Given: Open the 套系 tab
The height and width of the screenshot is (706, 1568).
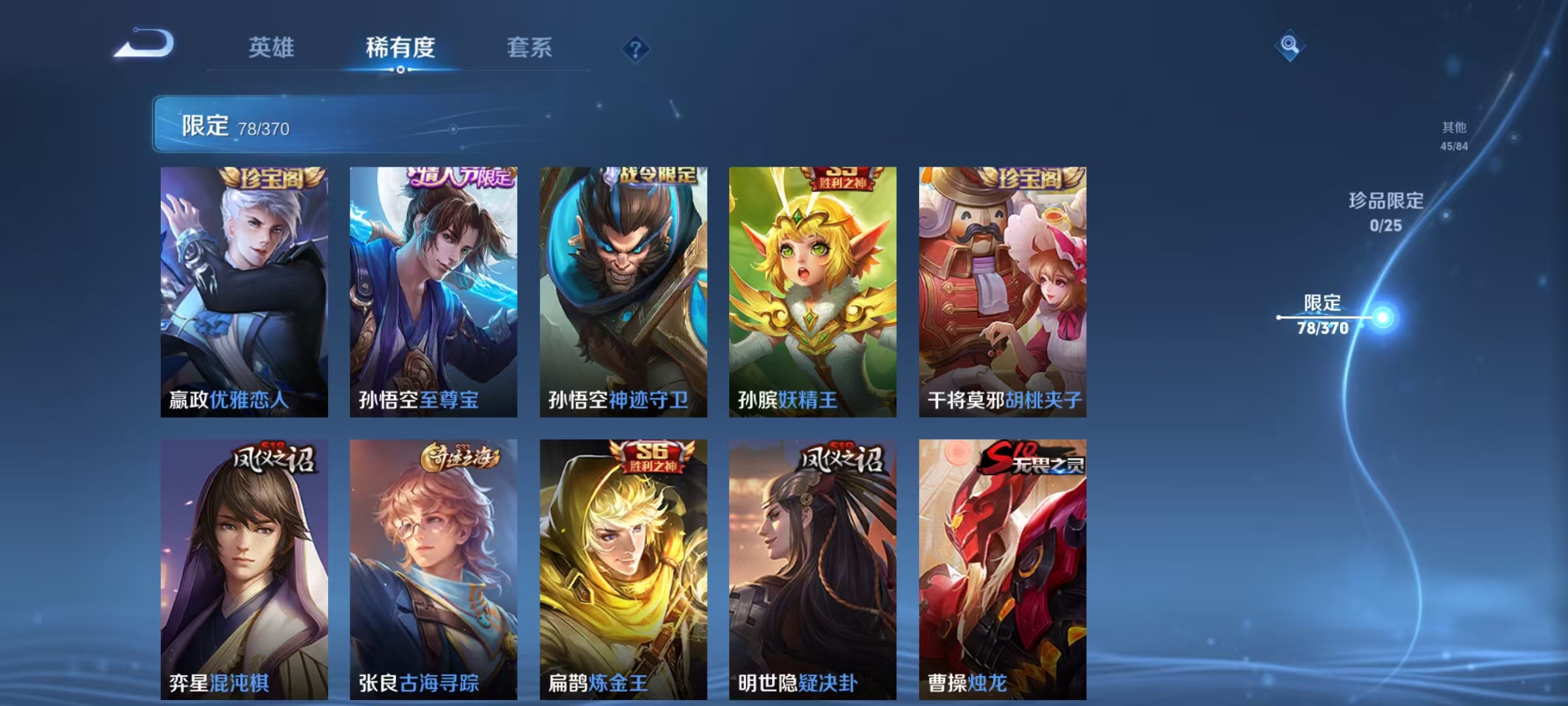Looking at the screenshot, I should tap(531, 47).
